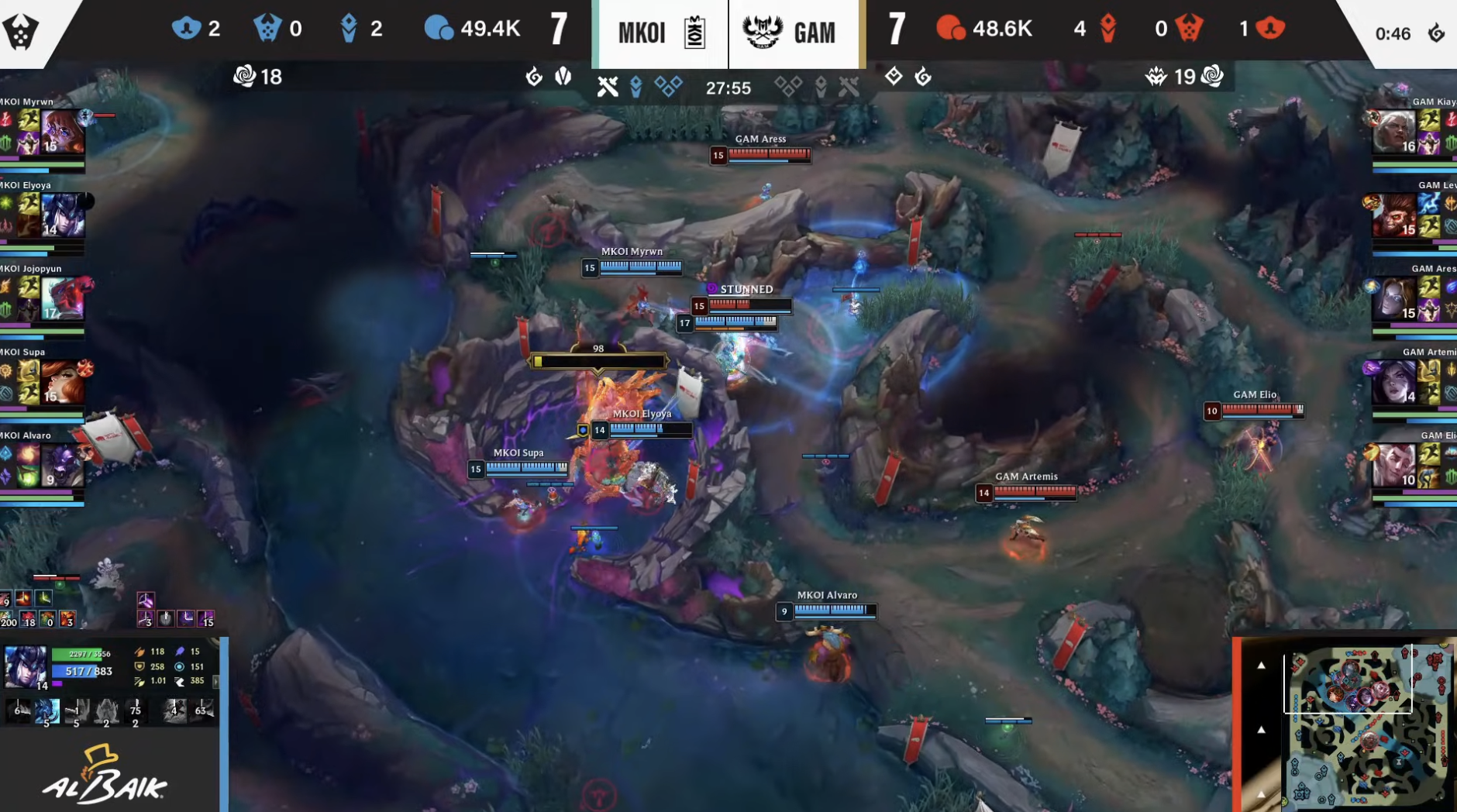This screenshot has height=812, width=1457.
Task: Select MKOI Alvaro's champion portrait
Action: pos(63,466)
